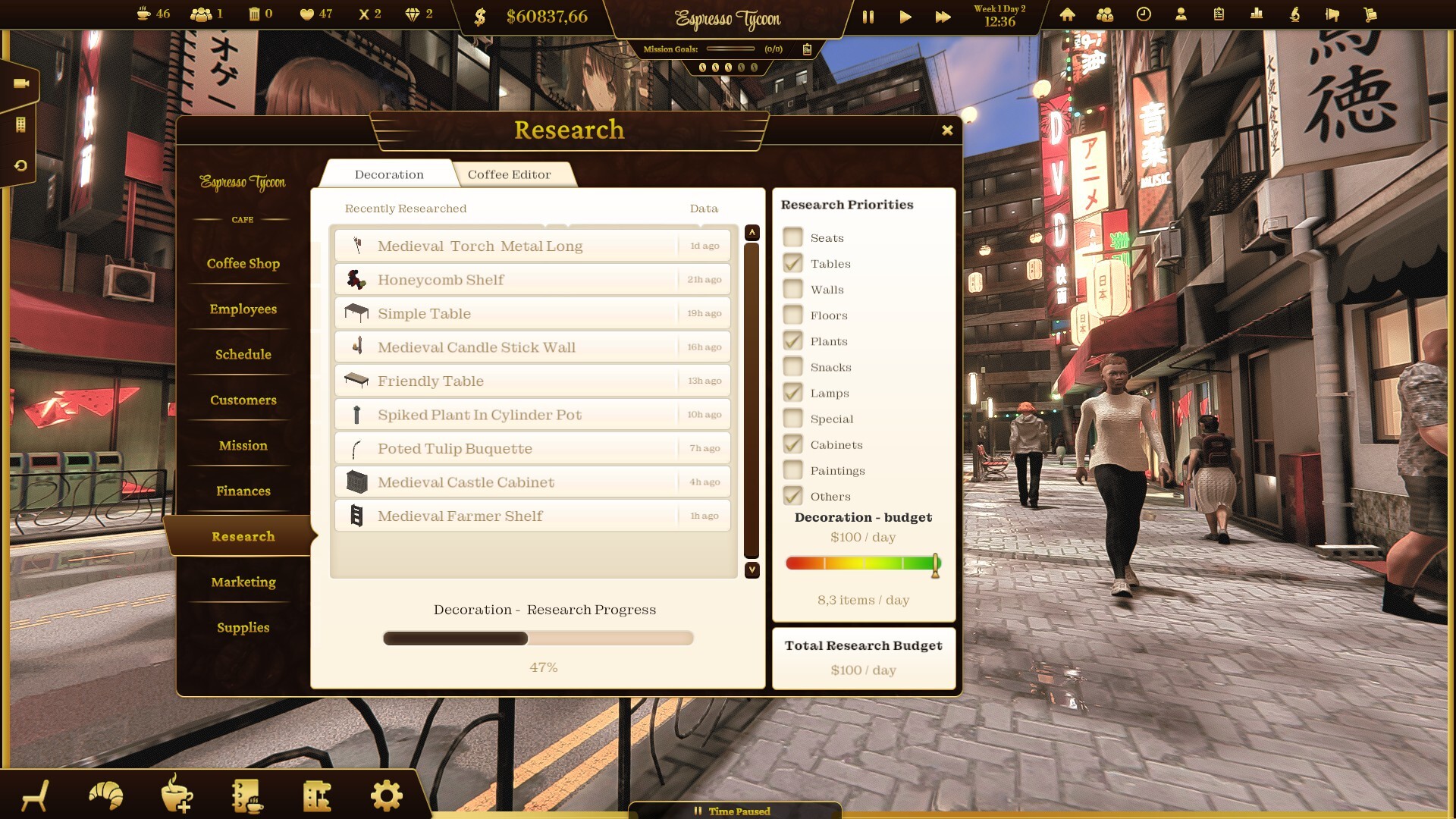Viewport: 1456px width, 819px height.
Task: Click the croissant snacks icon
Action: pos(106,795)
